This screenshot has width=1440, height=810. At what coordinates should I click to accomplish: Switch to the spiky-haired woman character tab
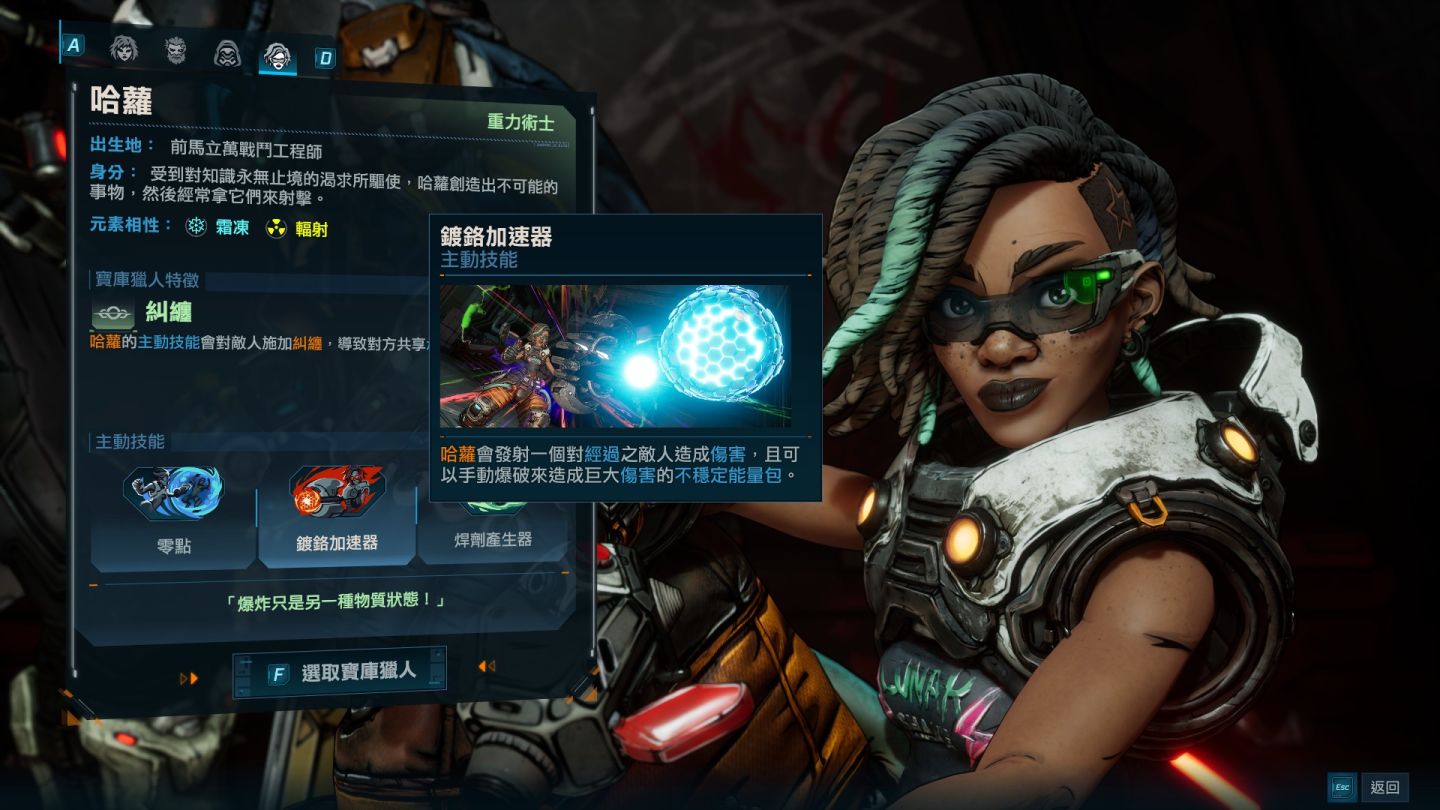click(x=124, y=50)
